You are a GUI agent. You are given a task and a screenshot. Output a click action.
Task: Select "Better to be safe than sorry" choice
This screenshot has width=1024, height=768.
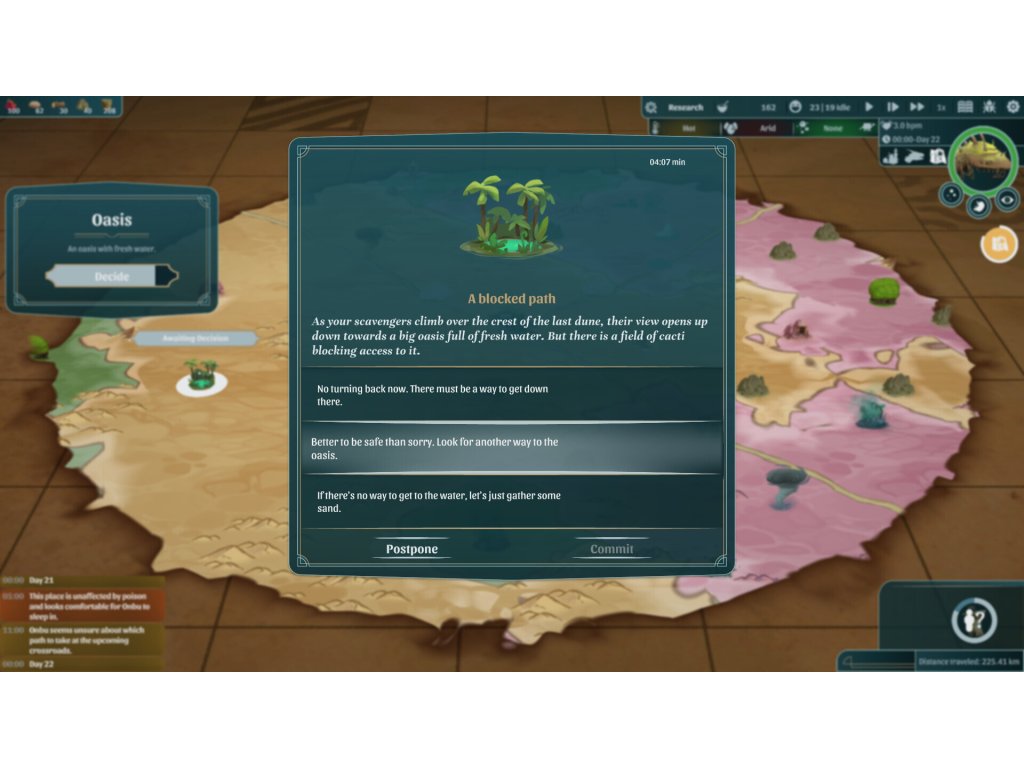511,448
